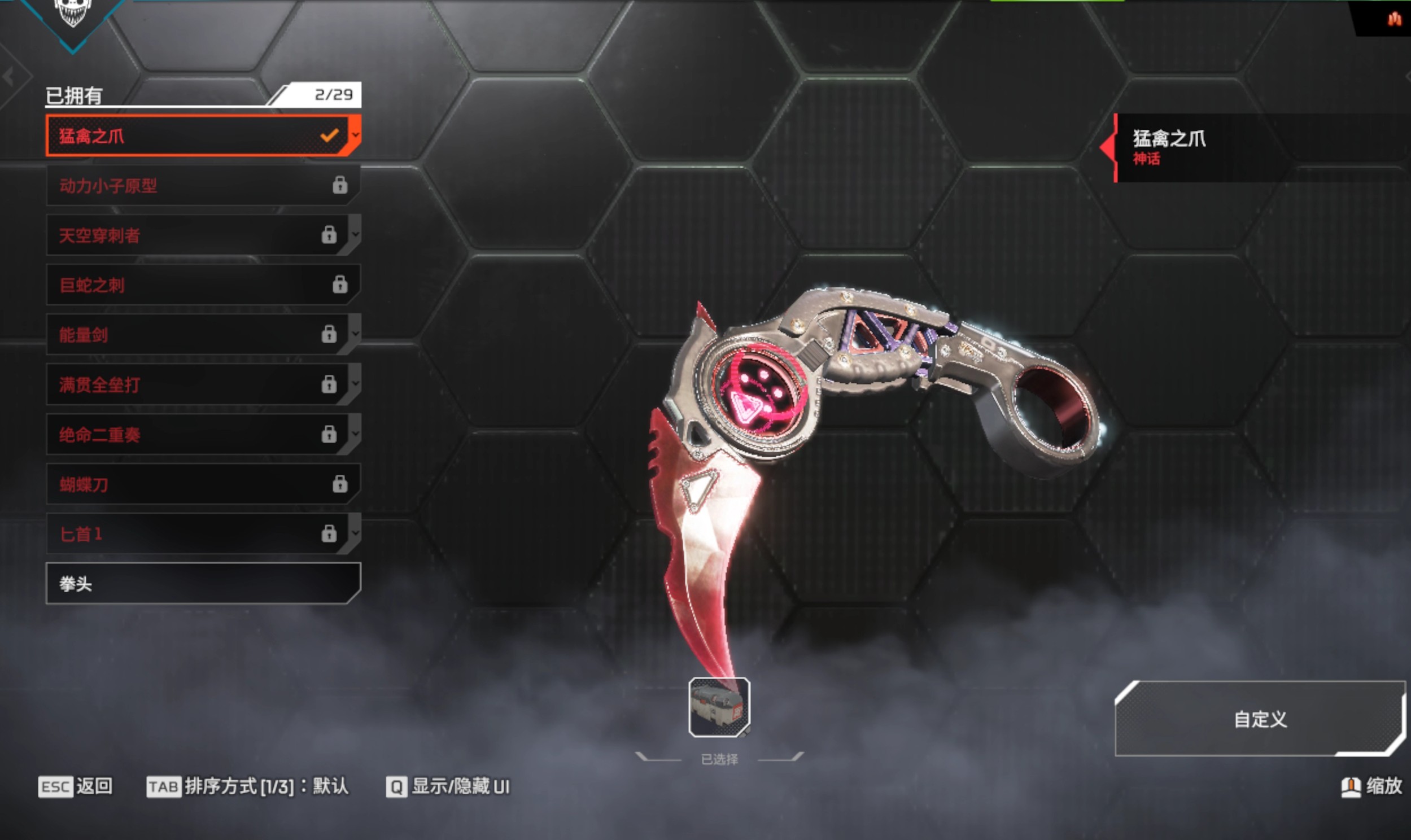This screenshot has height=840, width=1411.
Task: Click the selected skin variant thumbnail
Action: [x=719, y=707]
